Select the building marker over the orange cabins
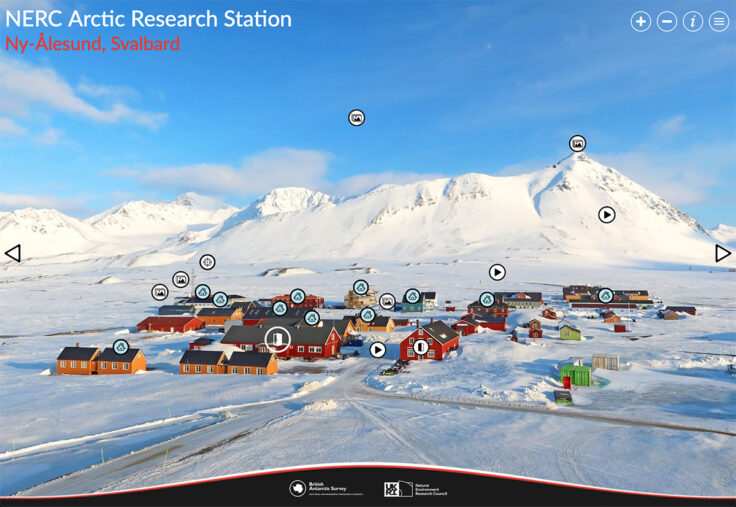This screenshot has height=507, width=736. (x=121, y=346)
